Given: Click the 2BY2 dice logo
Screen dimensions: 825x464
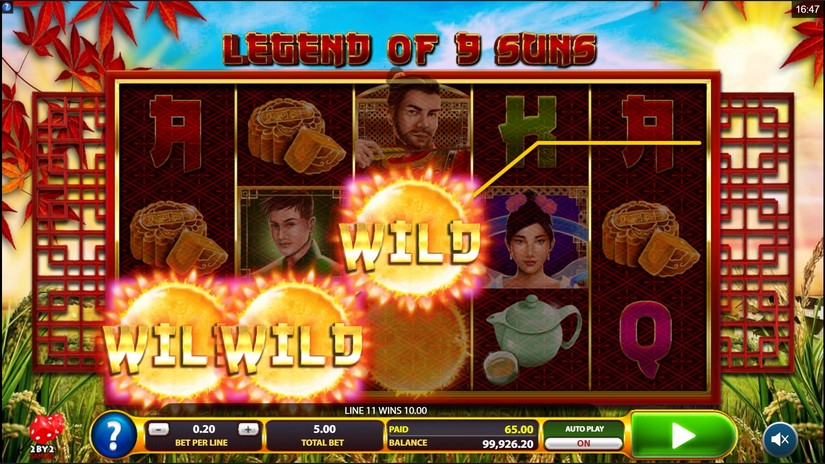Looking at the screenshot, I should pos(46,434).
